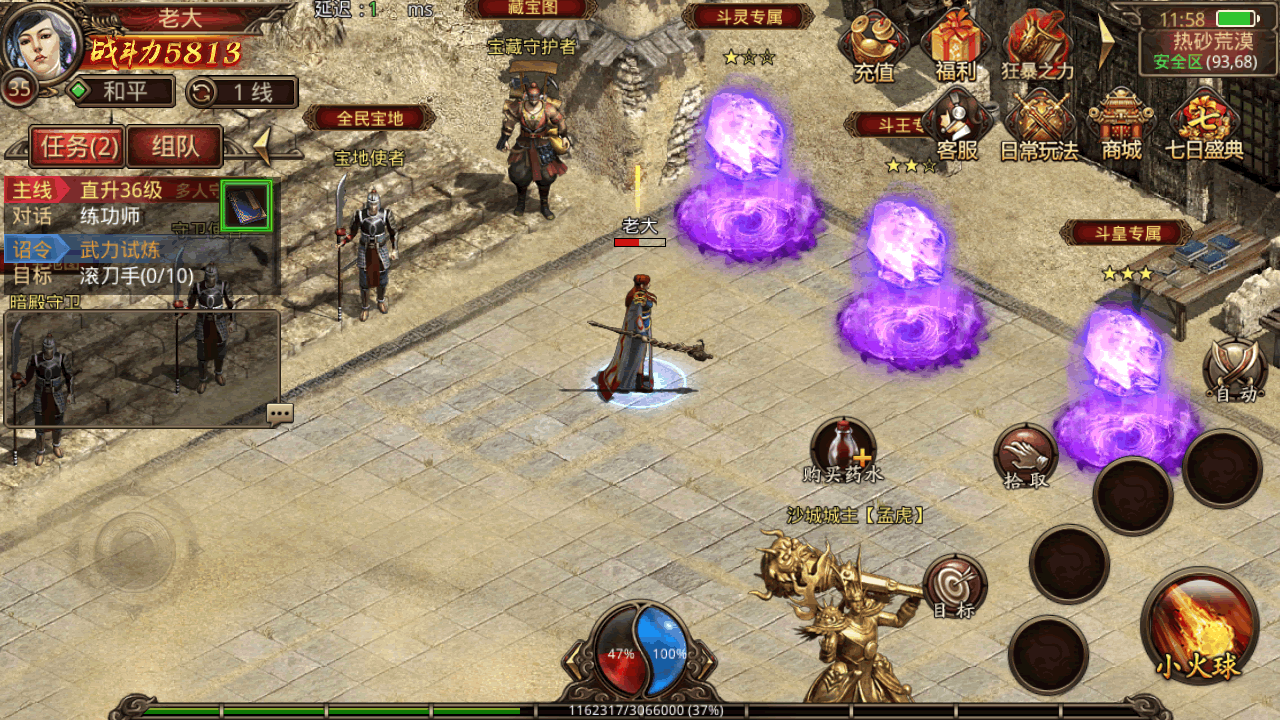The width and height of the screenshot is (1280, 720).
Task: Collapse the top icon row arrow
Action: point(1107,42)
